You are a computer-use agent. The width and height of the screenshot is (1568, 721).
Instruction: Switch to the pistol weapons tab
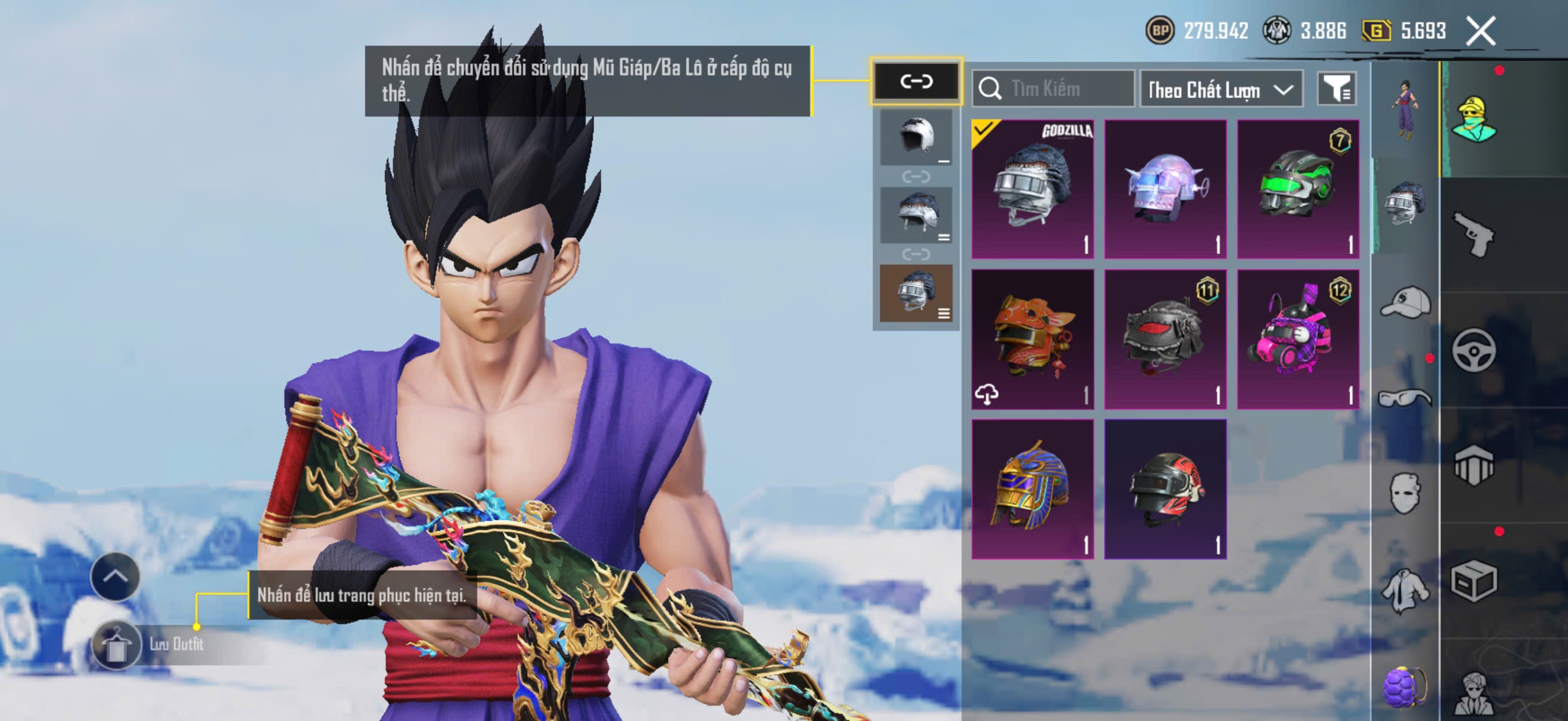click(x=1474, y=234)
